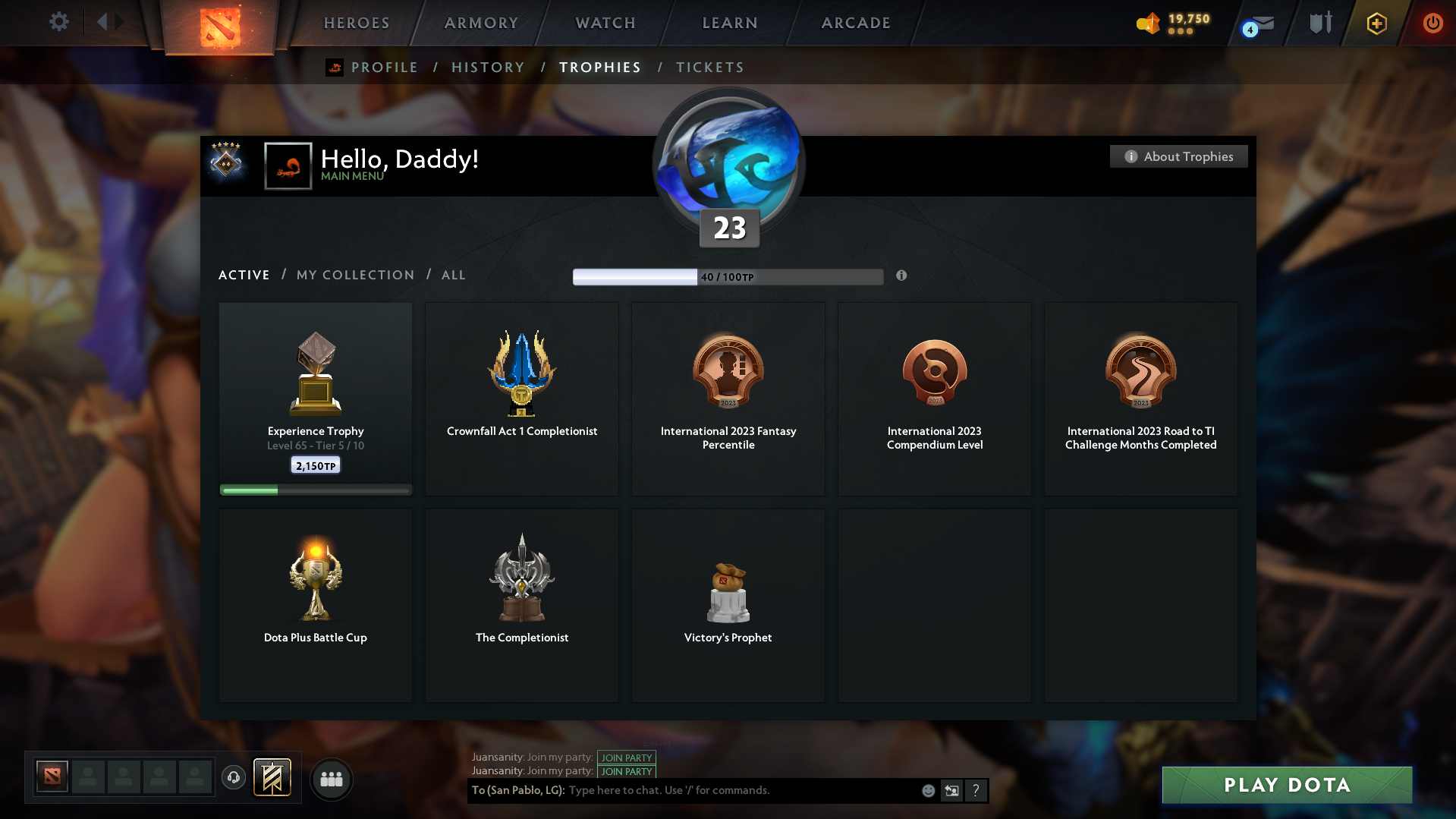1456x819 pixels.
Task: Click the 40/100TP progress bar
Action: click(x=728, y=276)
